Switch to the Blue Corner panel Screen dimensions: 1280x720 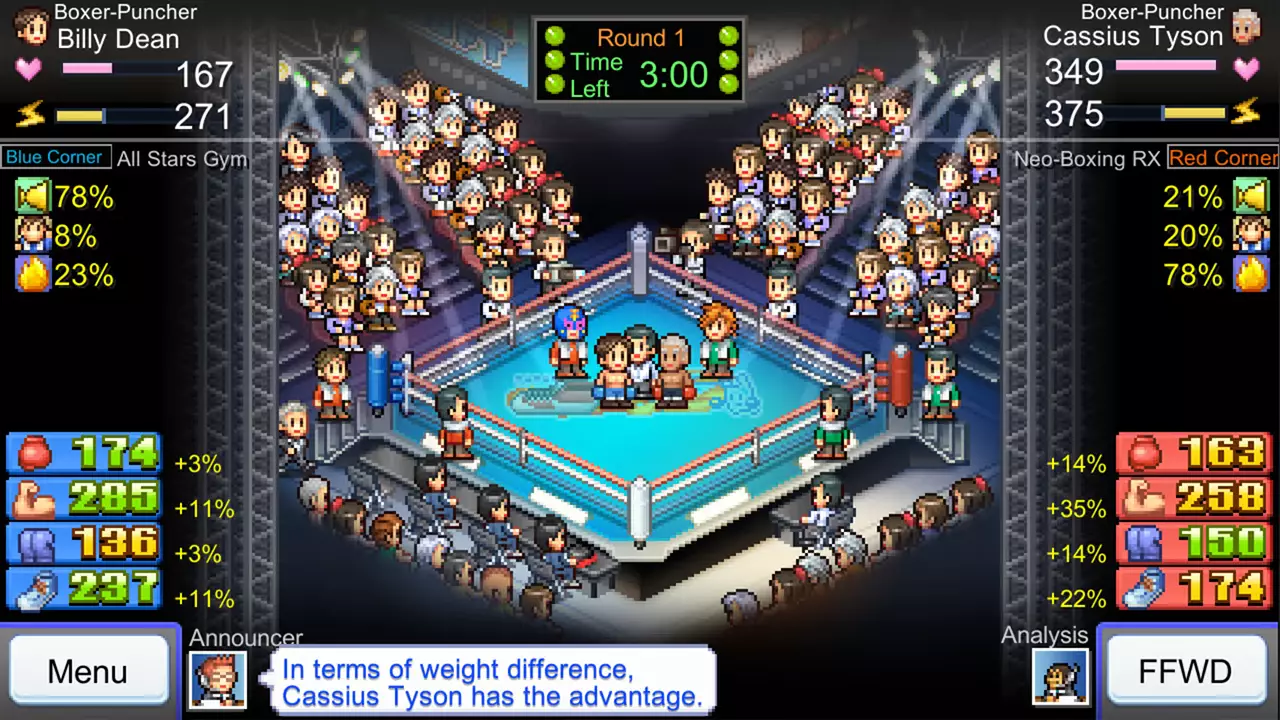coord(54,157)
